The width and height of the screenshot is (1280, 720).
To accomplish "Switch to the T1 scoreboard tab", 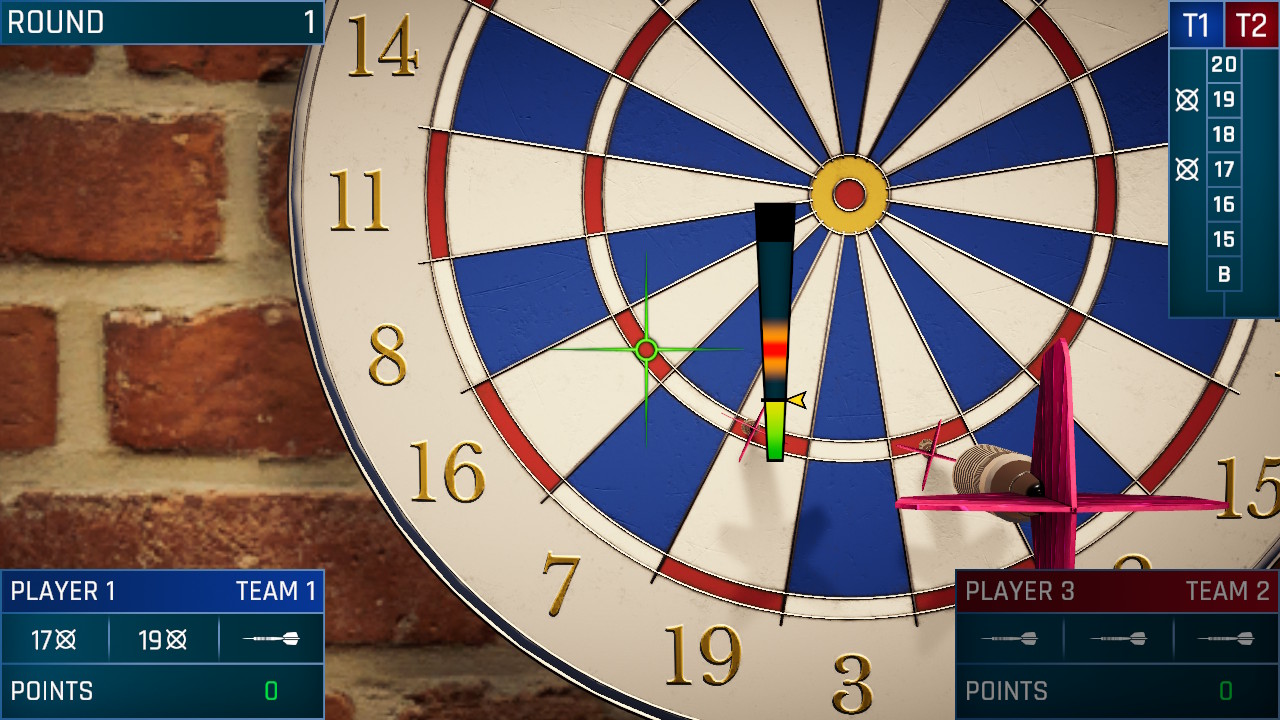I will [x=1197, y=24].
